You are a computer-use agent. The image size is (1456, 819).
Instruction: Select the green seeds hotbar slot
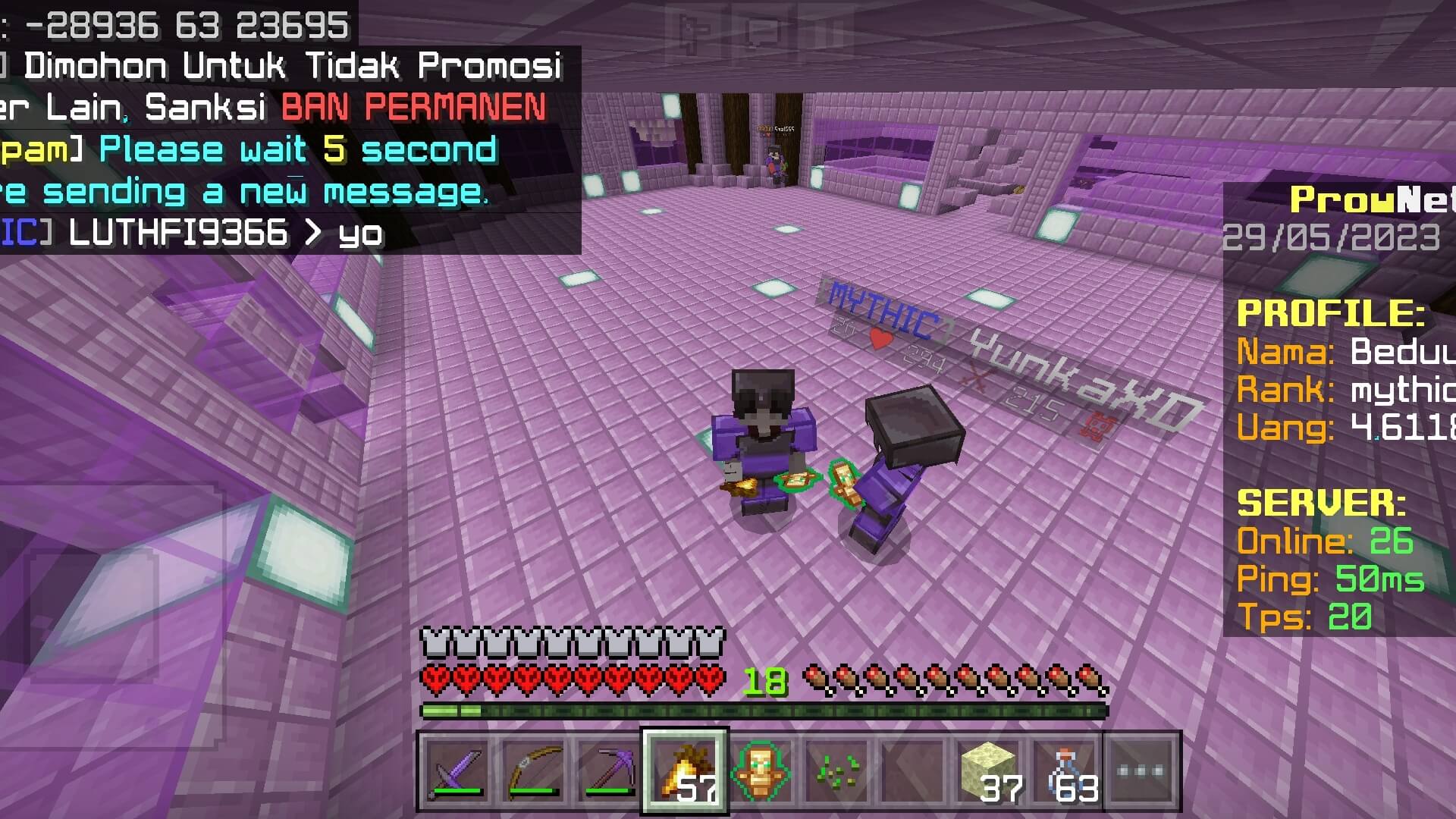(x=837, y=771)
